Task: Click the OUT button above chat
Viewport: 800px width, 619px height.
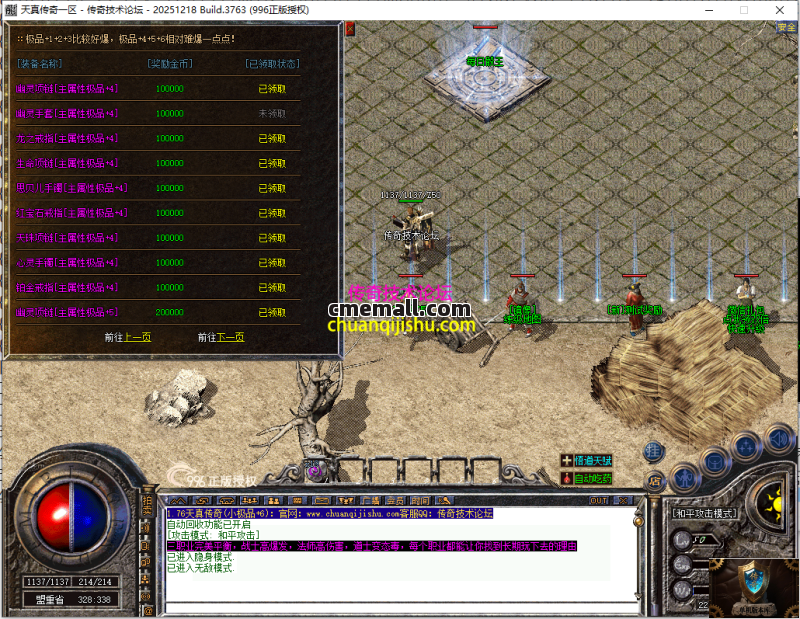Action: [598, 500]
